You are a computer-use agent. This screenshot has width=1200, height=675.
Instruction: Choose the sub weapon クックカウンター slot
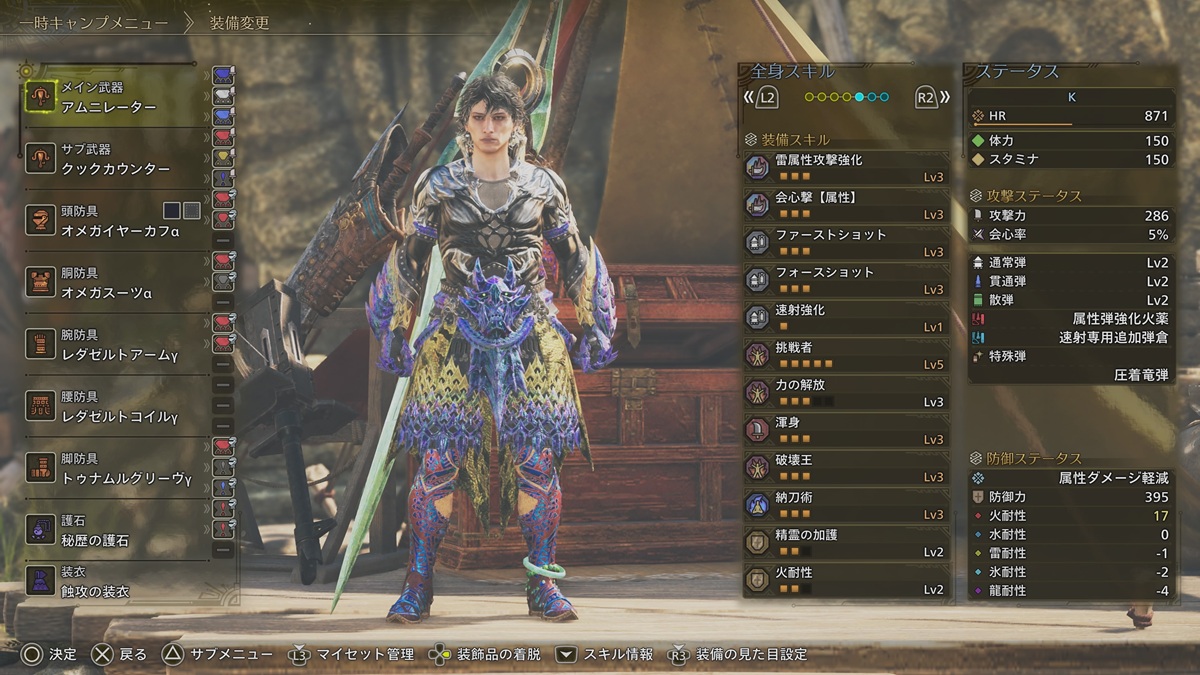(110, 159)
